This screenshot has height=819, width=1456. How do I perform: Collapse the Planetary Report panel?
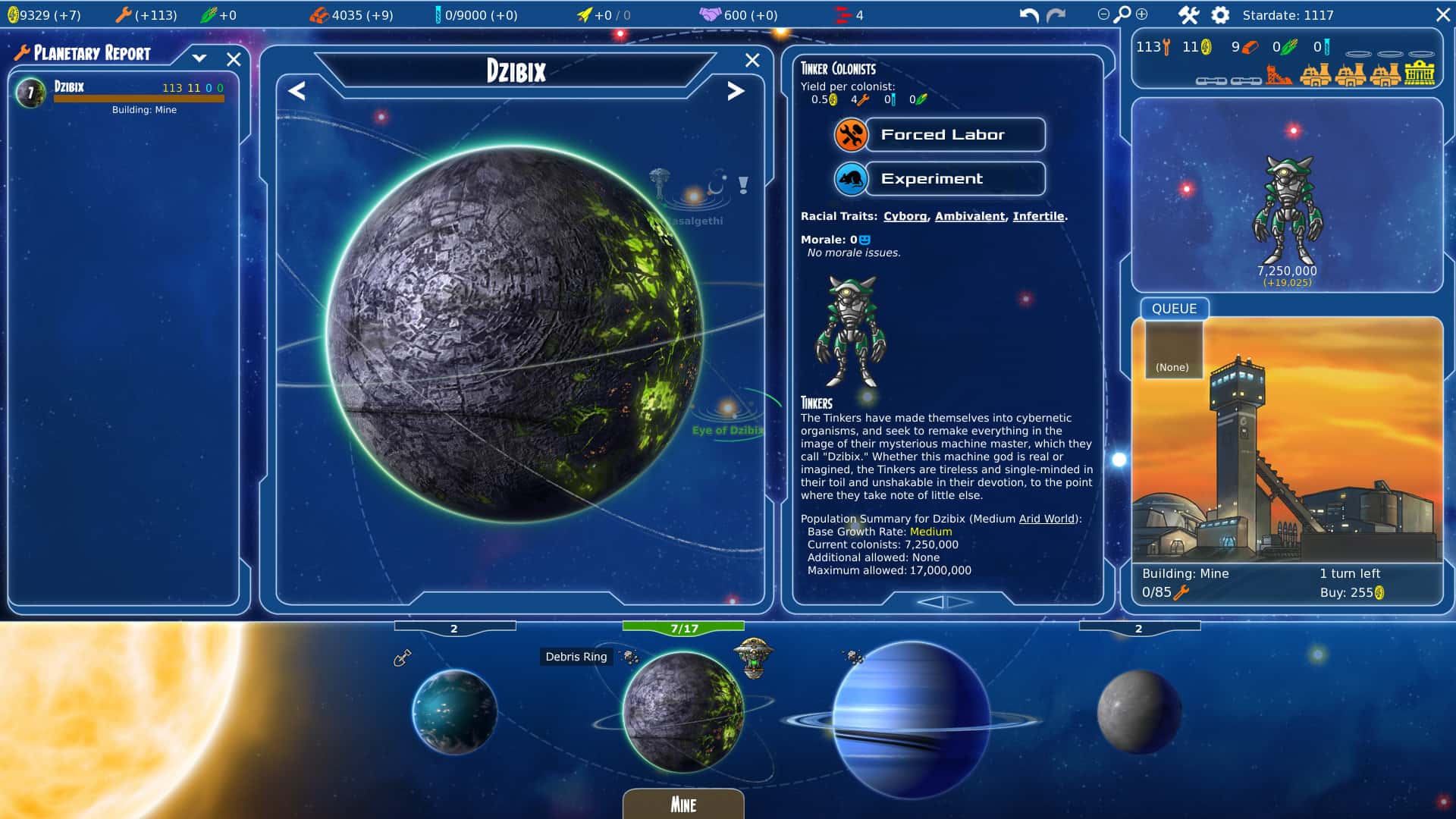pos(200,58)
